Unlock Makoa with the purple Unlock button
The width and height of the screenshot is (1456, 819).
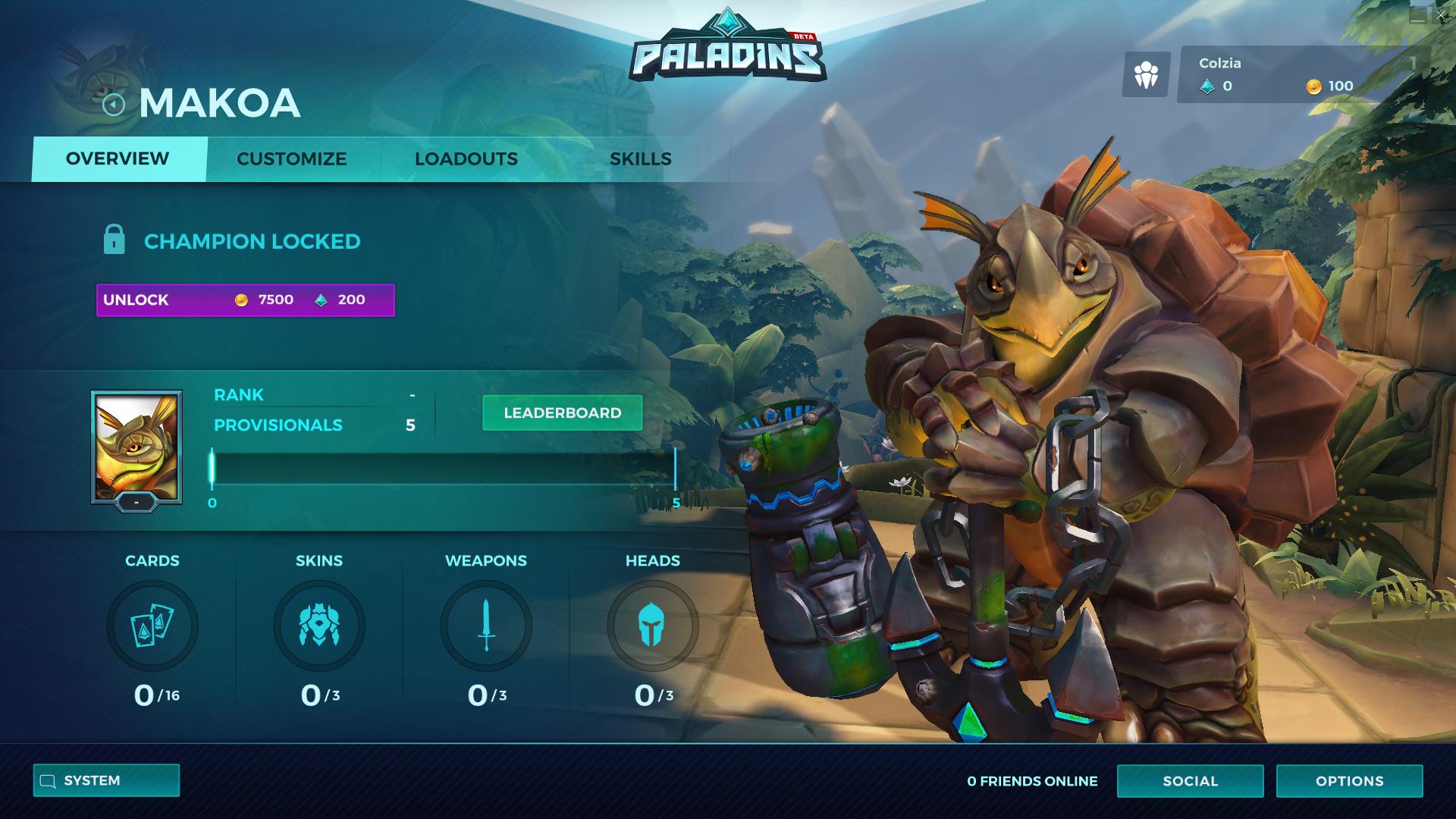(245, 300)
